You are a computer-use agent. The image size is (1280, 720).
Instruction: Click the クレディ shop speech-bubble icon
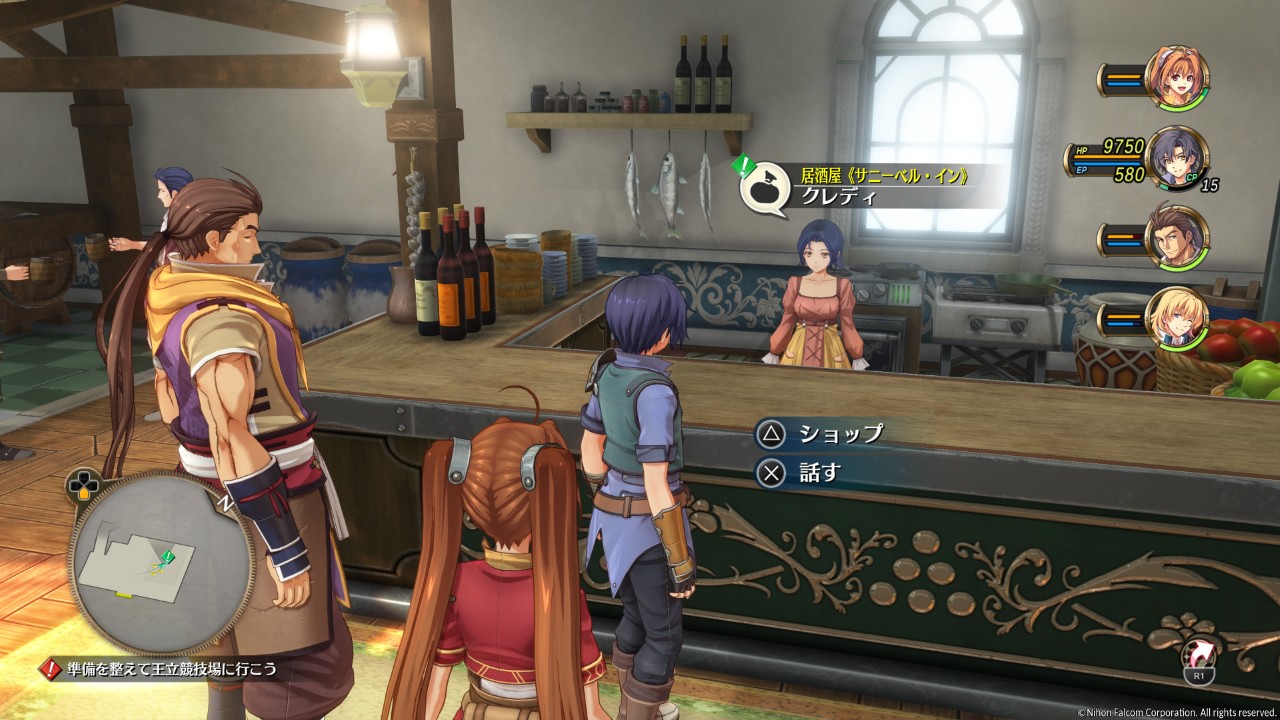(x=765, y=187)
